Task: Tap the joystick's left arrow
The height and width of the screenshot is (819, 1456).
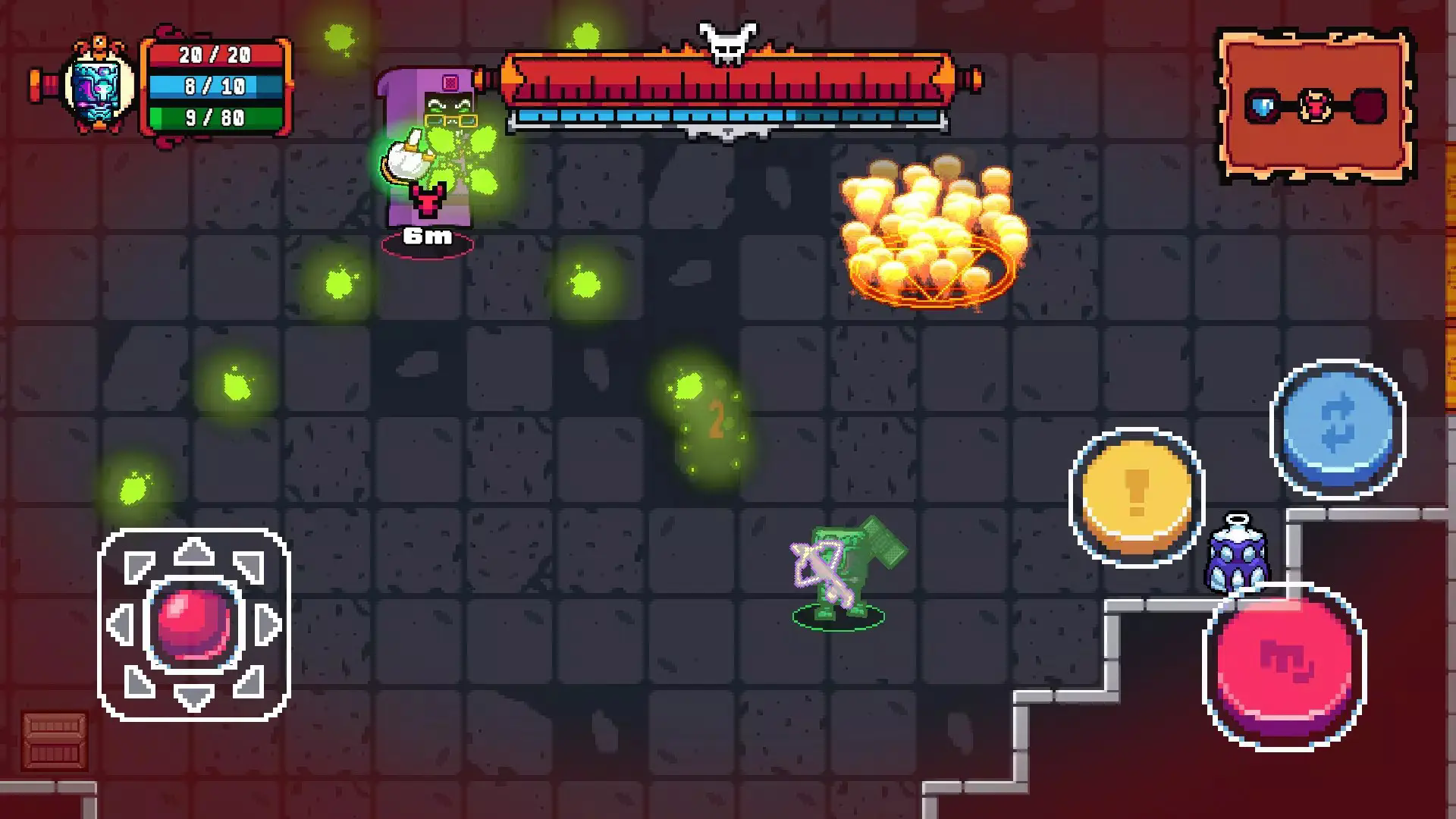Action: 121,624
